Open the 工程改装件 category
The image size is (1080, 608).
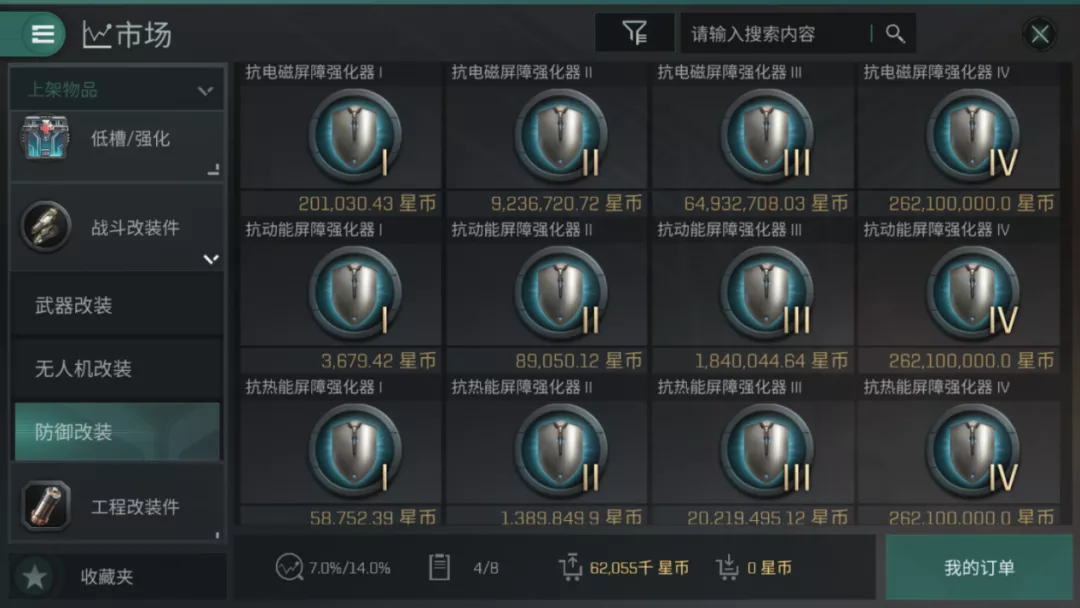coord(117,506)
